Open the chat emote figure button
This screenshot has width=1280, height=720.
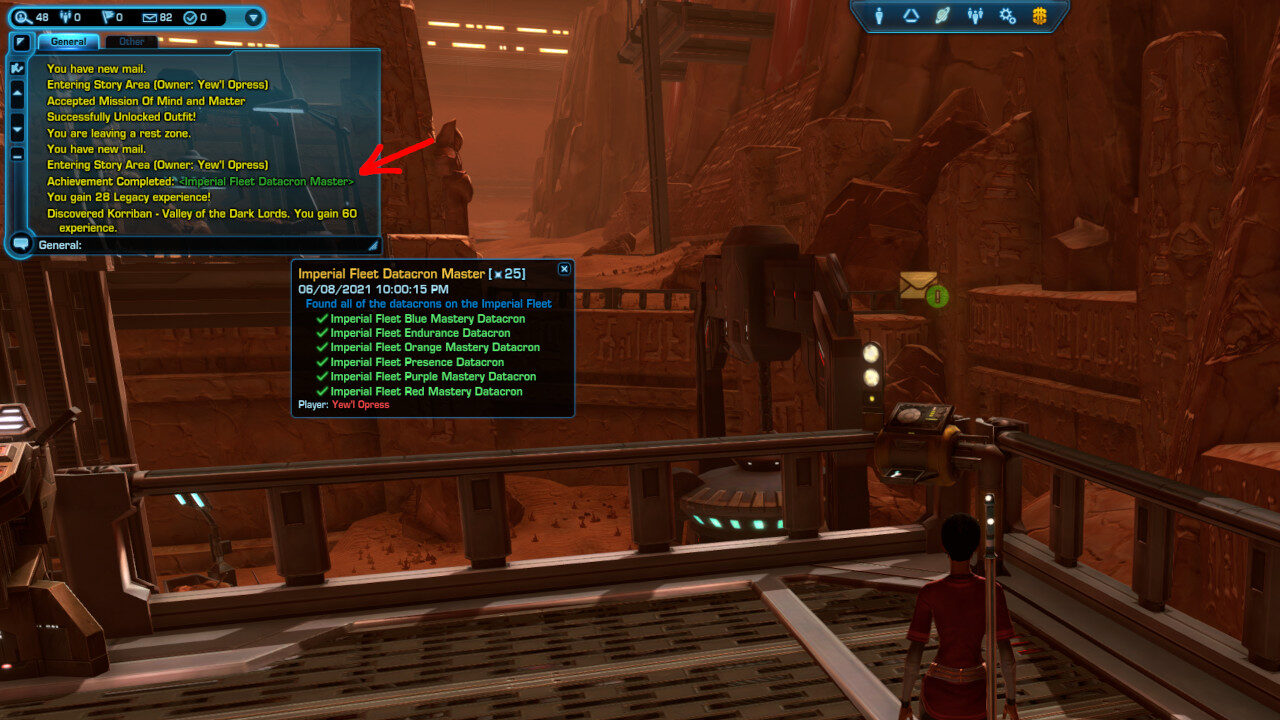tap(17, 69)
